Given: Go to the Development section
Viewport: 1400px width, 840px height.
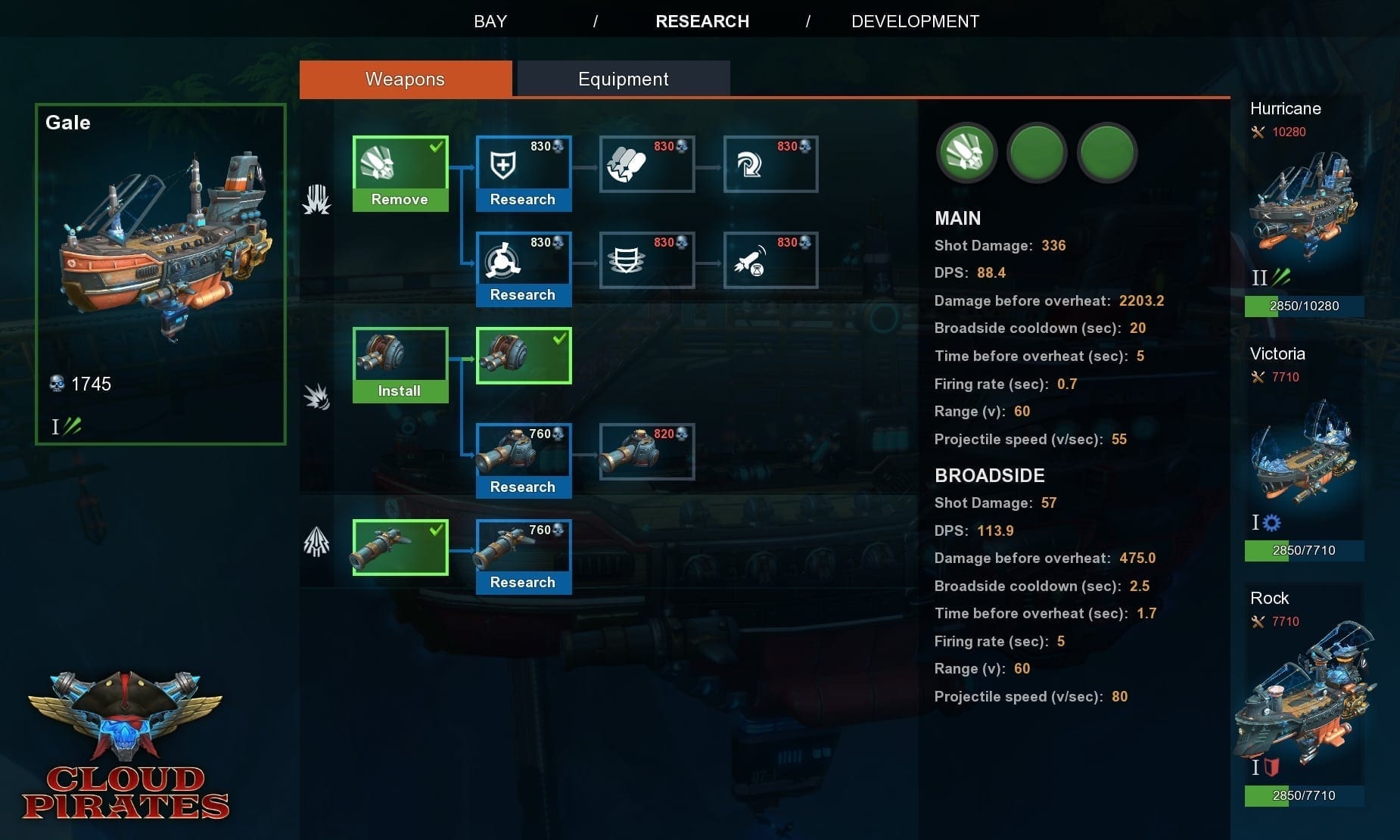Looking at the screenshot, I should tap(915, 21).
